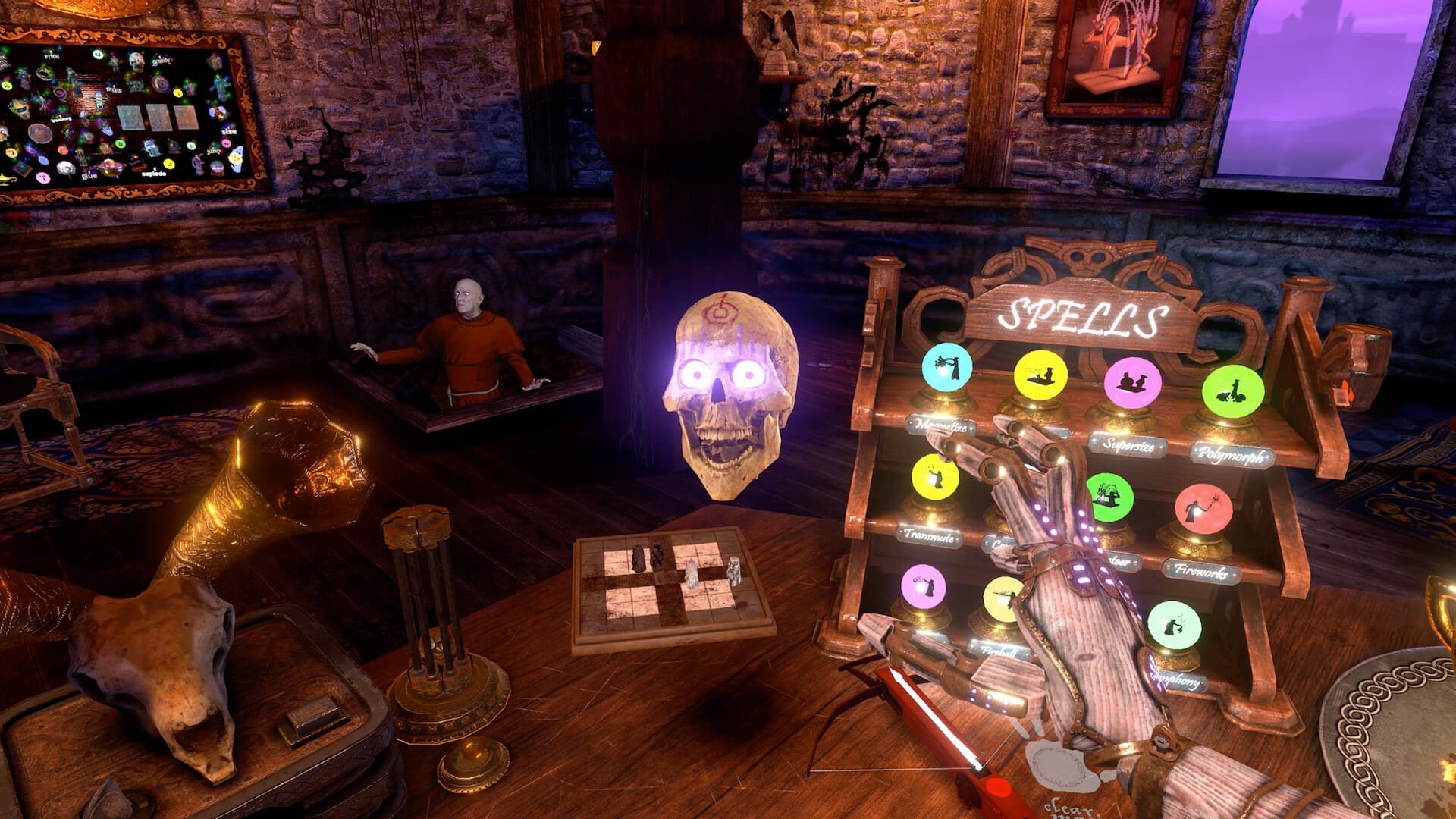Pick the green Polymorph spell orb
The width and height of the screenshot is (1456, 819).
point(1232,391)
